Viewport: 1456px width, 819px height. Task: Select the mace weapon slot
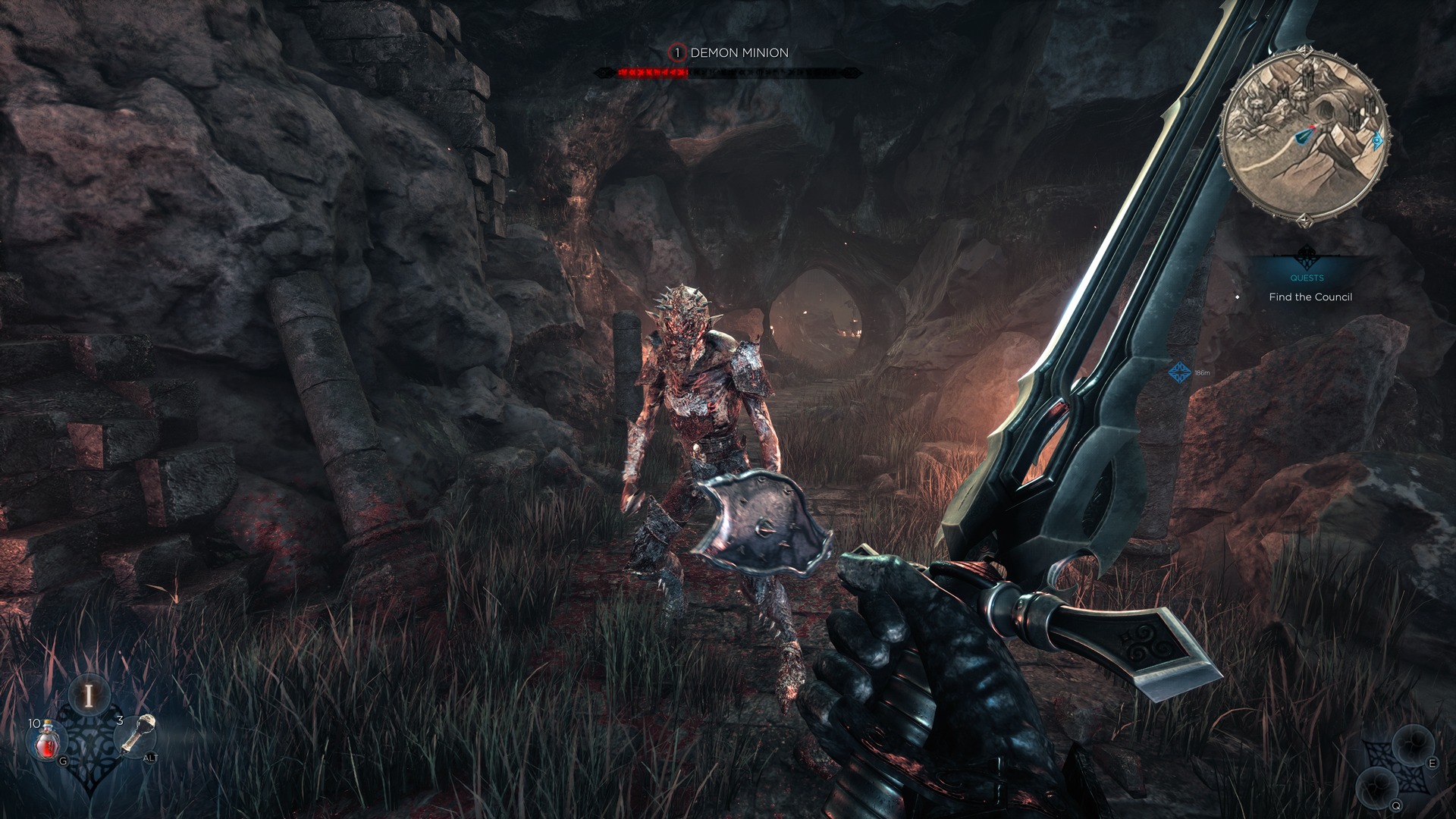138,736
